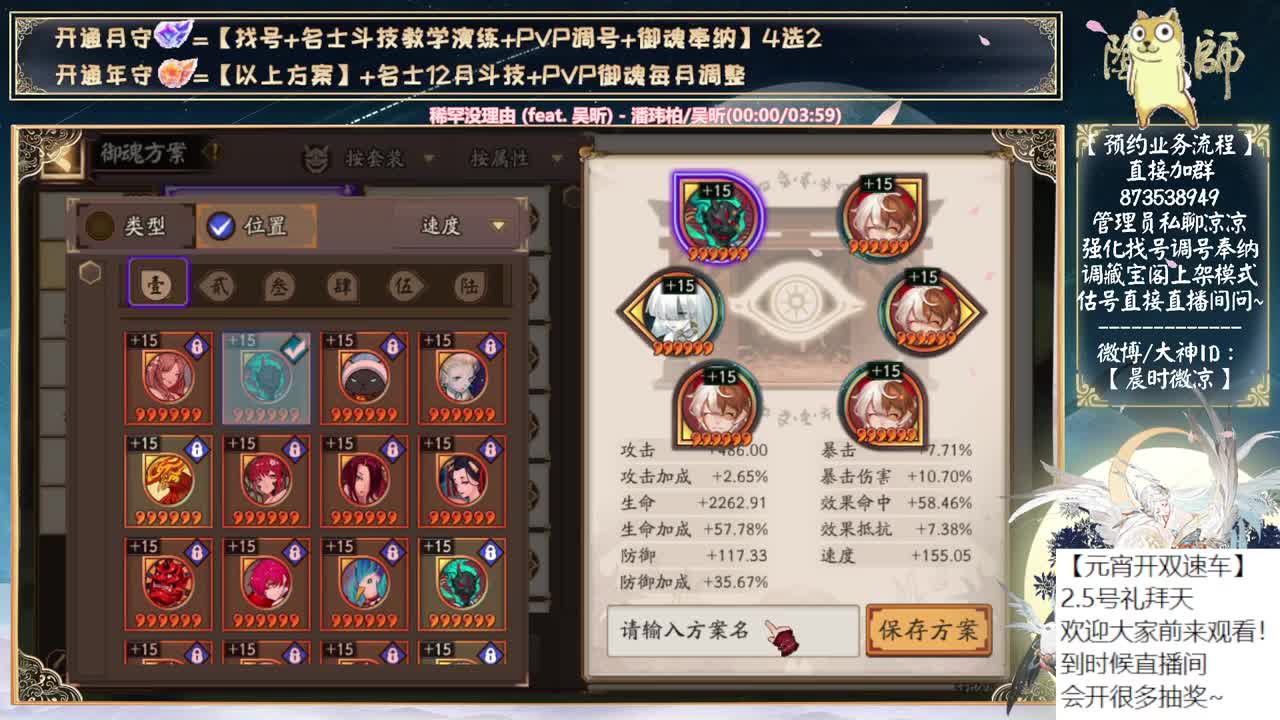Click the exclamation icon next to 御魂方案
This screenshot has height=720, width=1280.
point(217,152)
